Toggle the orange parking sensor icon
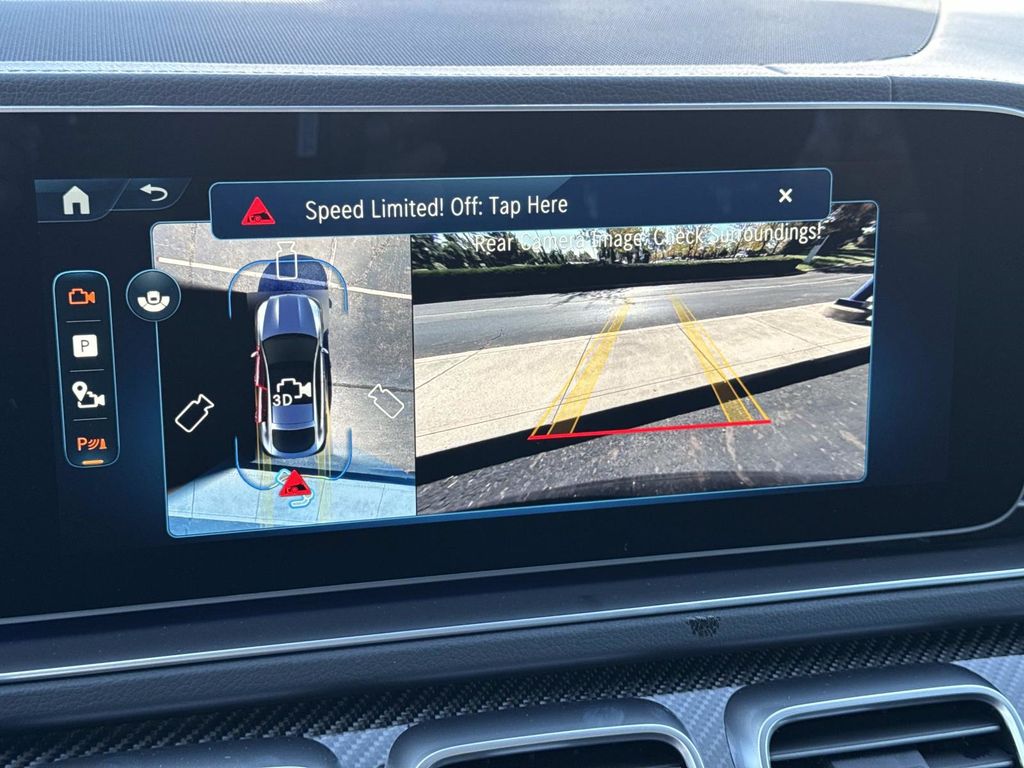This screenshot has width=1024, height=768. click(88, 444)
